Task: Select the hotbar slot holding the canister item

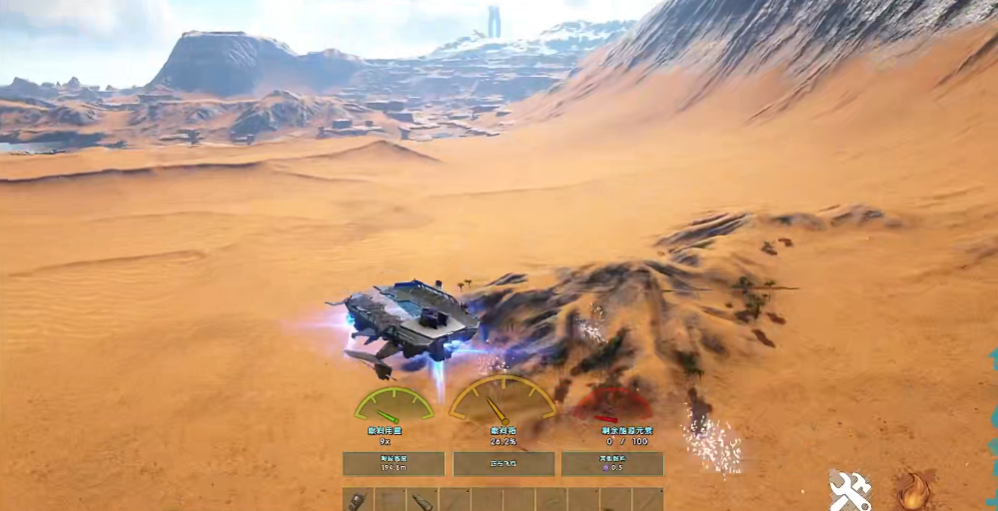Action: point(422,500)
